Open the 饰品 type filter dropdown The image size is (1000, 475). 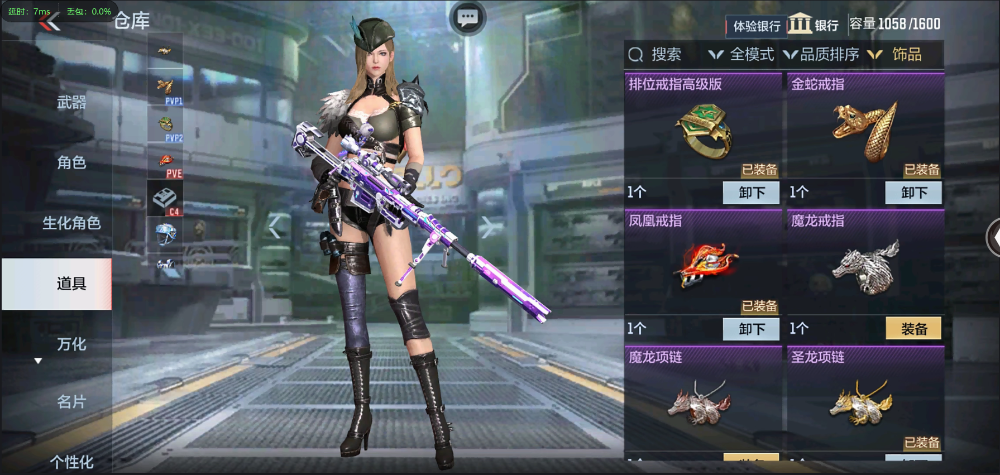897,55
